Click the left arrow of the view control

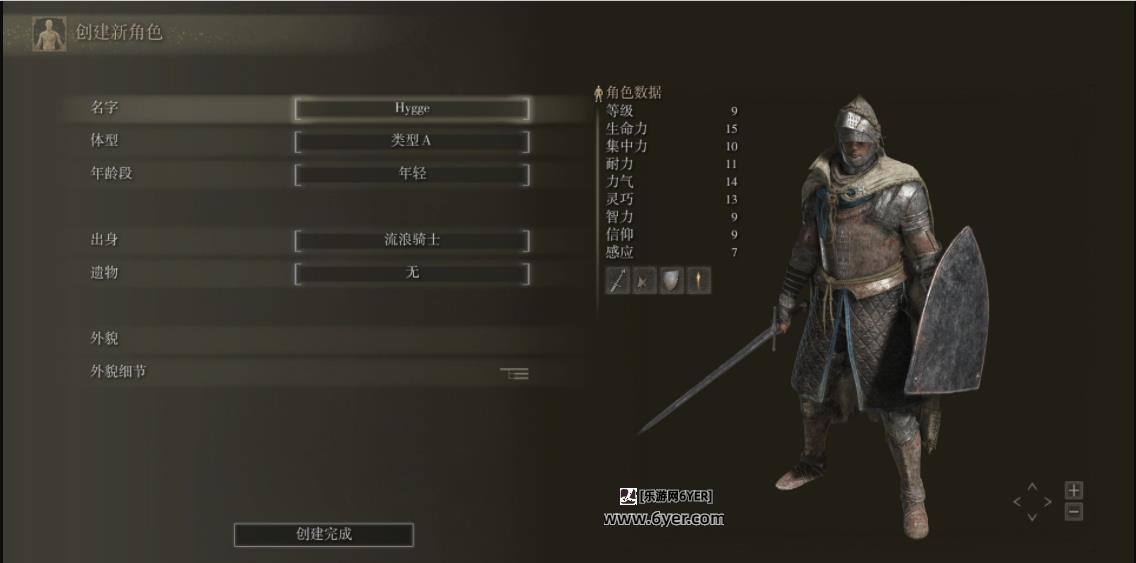coord(1018,502)
